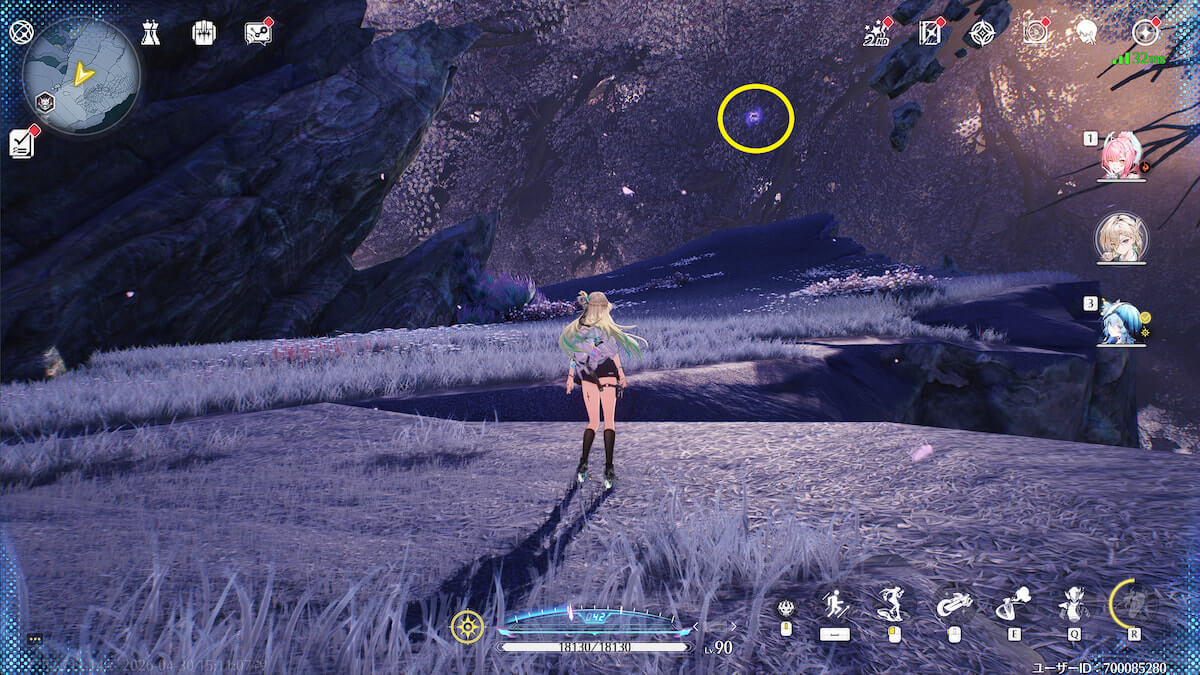Viewport: 1200px width, 675px height.
Task: Open the card-shaped icon with red badge
Action: (x=930, y=33)
